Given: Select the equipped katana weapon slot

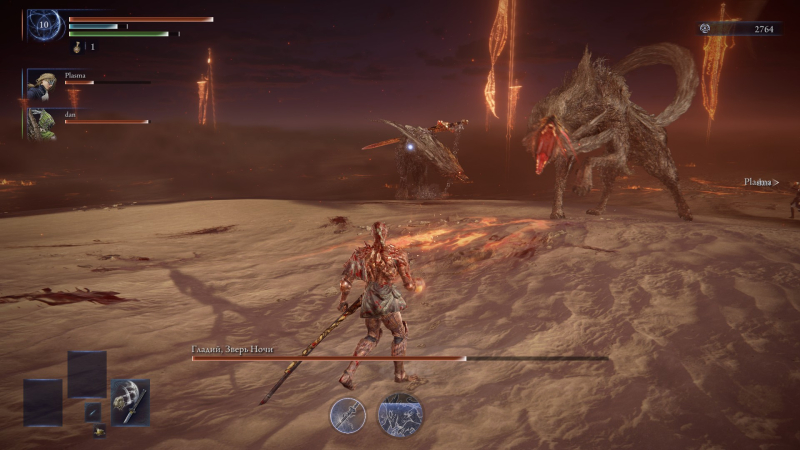Looking at the screenshot, I should pyautogui.click(x=130, y=400).
